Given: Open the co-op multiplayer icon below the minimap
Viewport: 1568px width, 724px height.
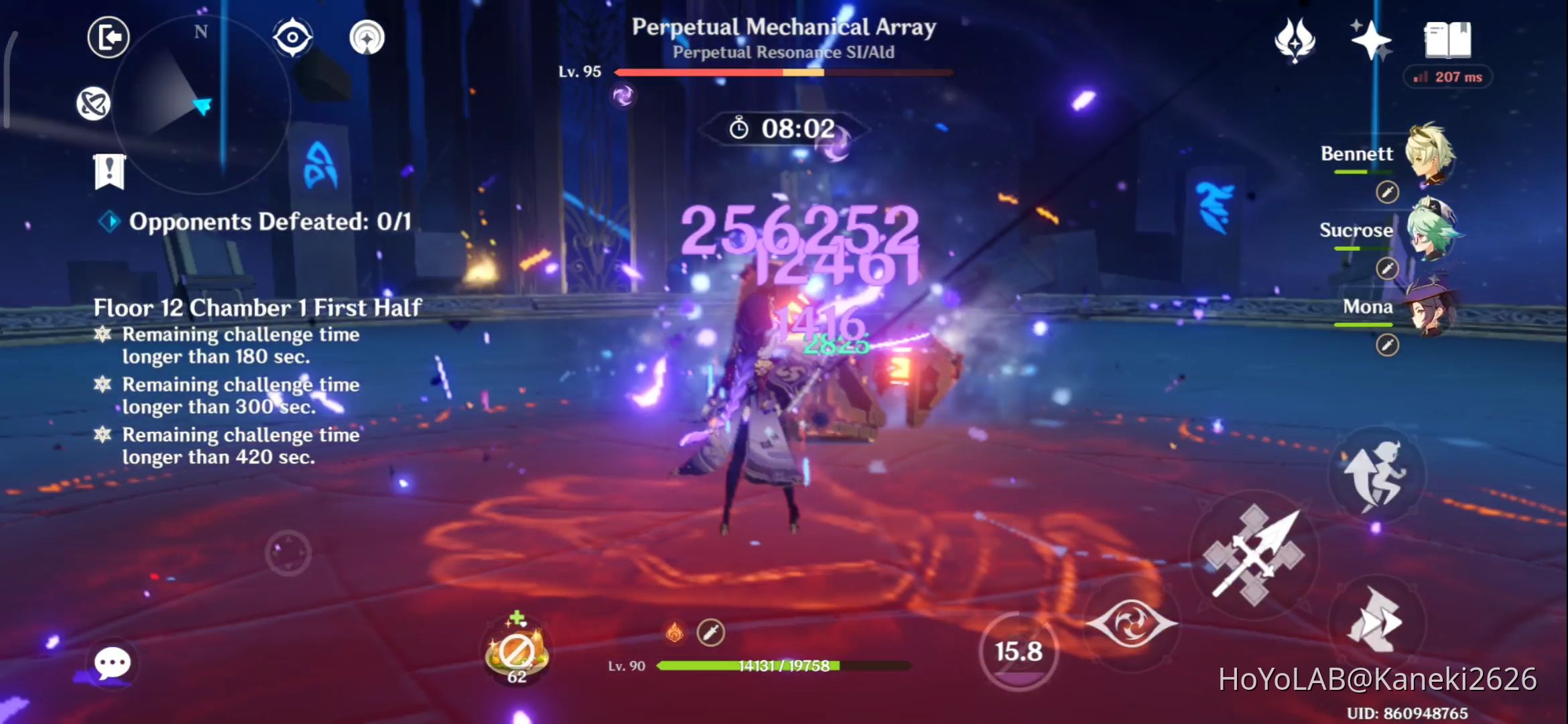Looking at the screenshot, I should (94, 104).
